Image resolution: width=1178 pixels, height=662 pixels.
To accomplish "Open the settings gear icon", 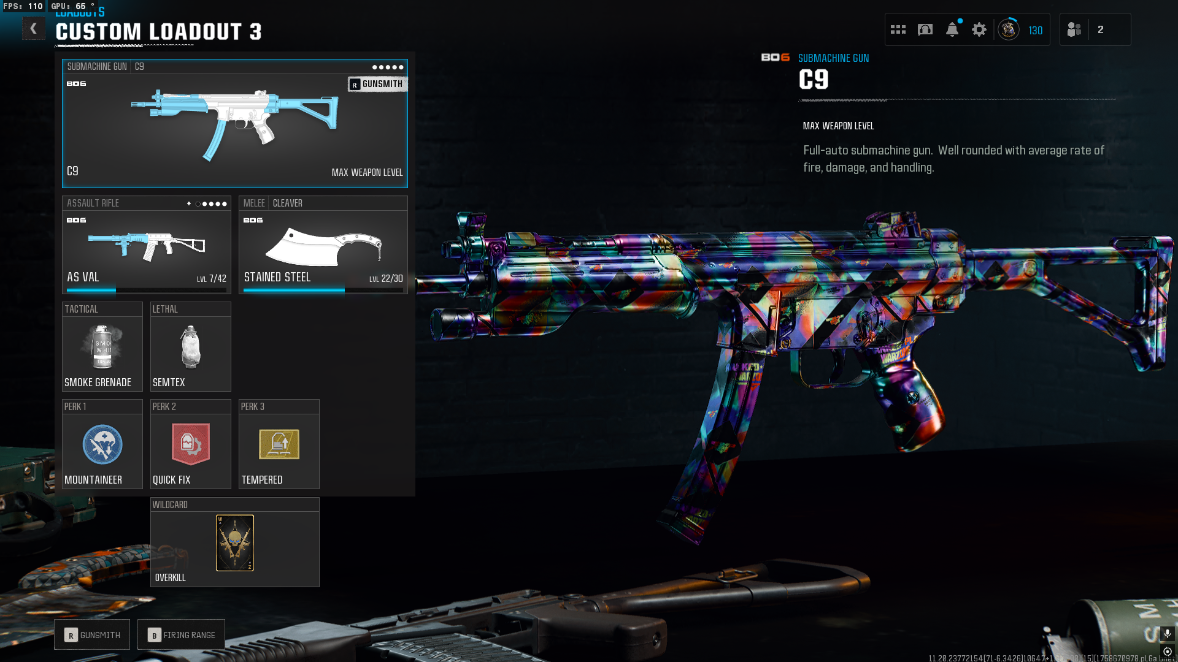I will (979, 30).
